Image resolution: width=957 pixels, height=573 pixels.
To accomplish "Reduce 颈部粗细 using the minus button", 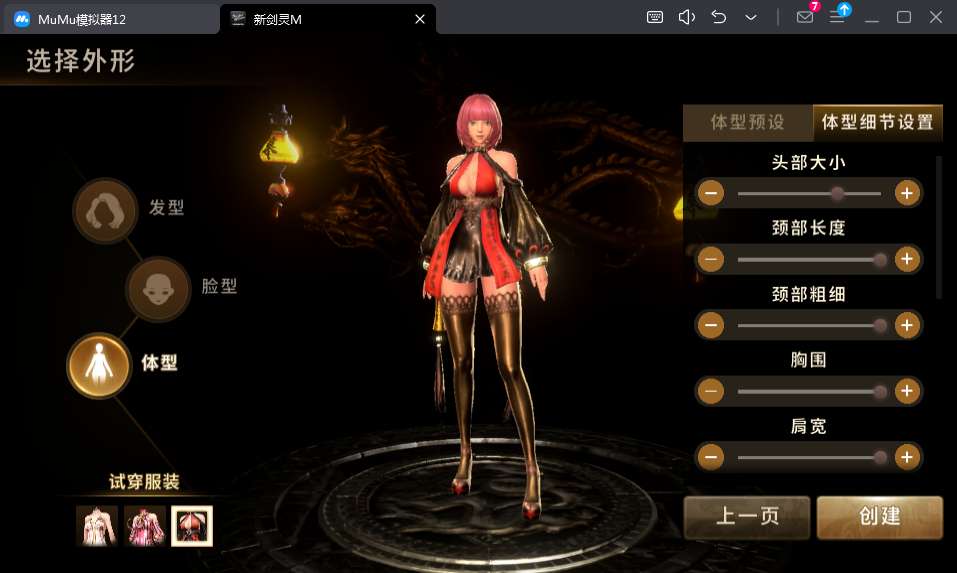I will click(711, 325).
